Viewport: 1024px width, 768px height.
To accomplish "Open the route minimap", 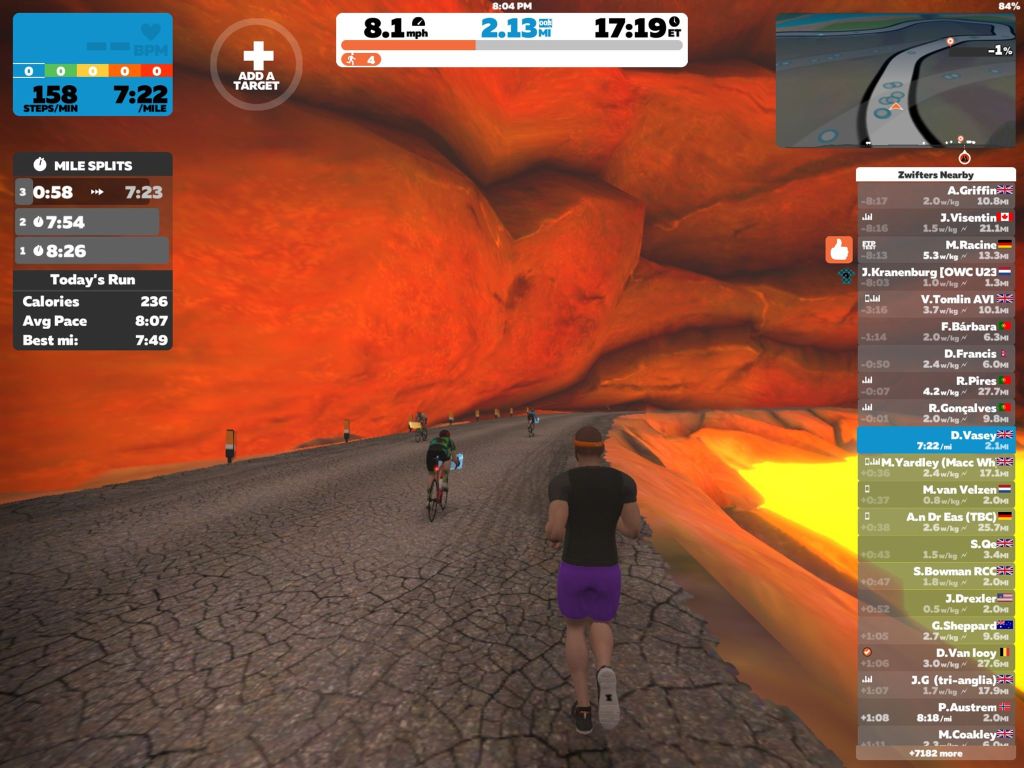I will 895,80.
